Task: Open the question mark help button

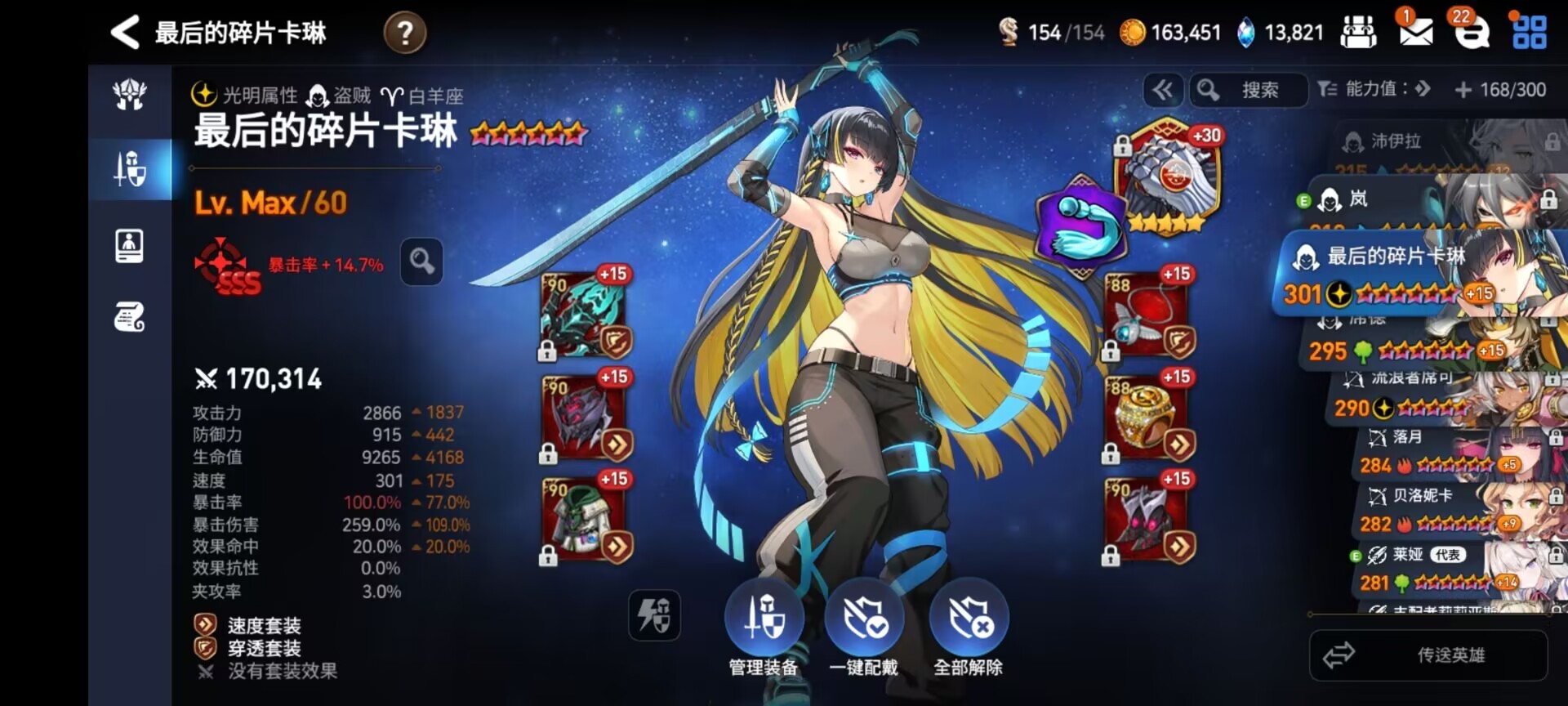Action: [x=404, y=34]
